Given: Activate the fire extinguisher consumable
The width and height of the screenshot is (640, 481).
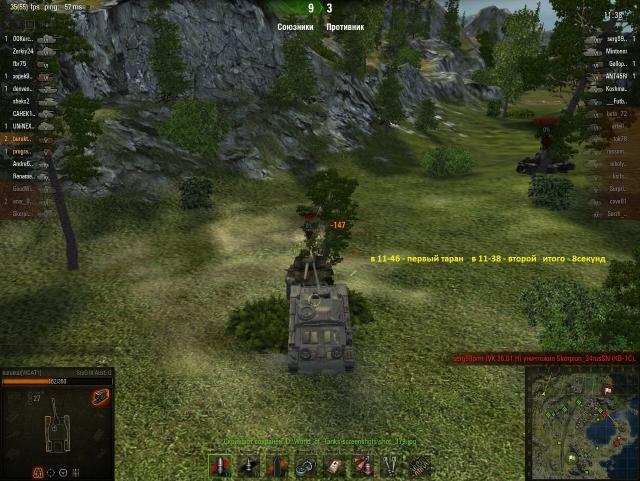Looking at the screenshot, I should tap(363, 466).
